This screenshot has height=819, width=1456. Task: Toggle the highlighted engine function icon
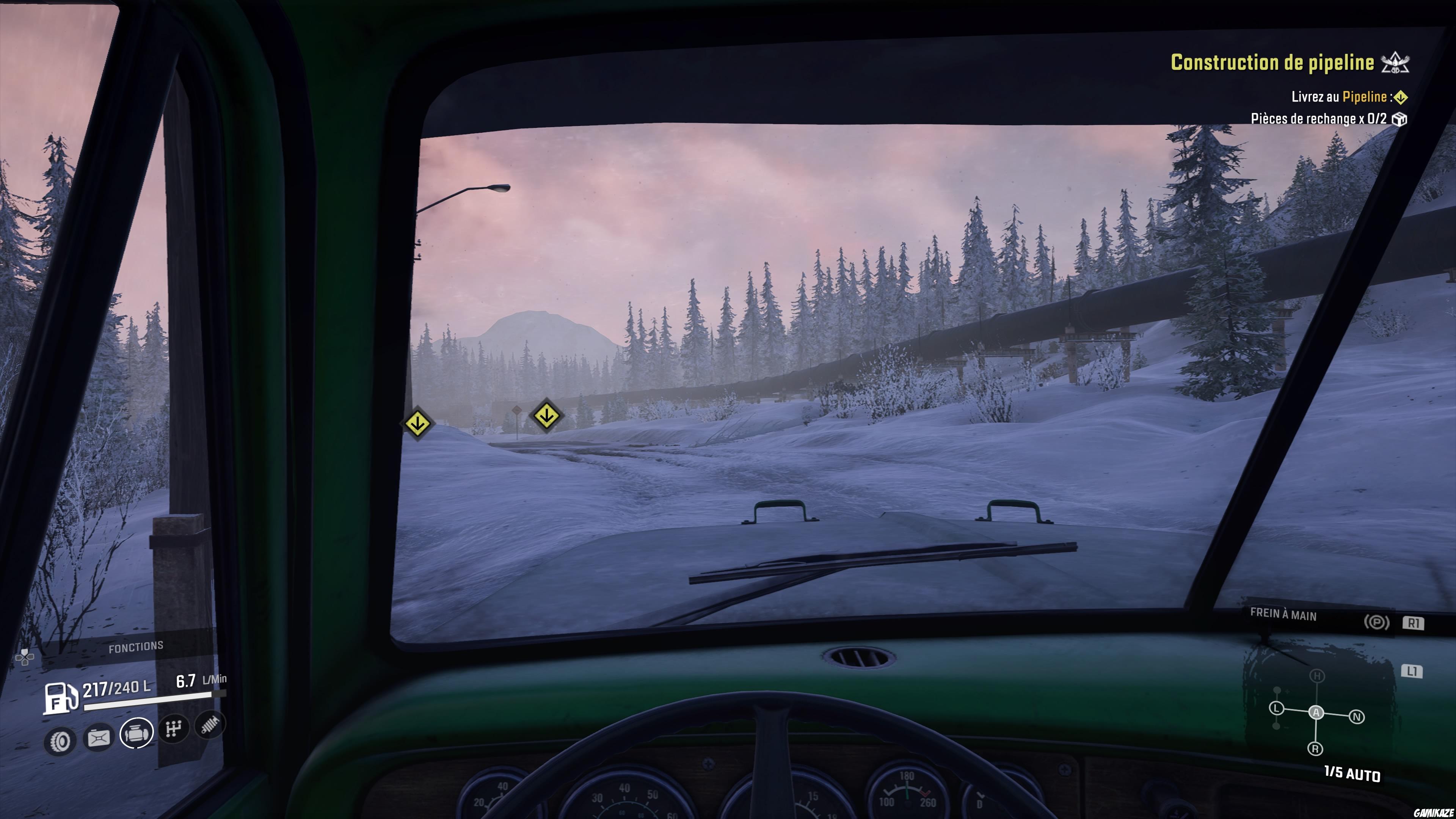[137, 733]
